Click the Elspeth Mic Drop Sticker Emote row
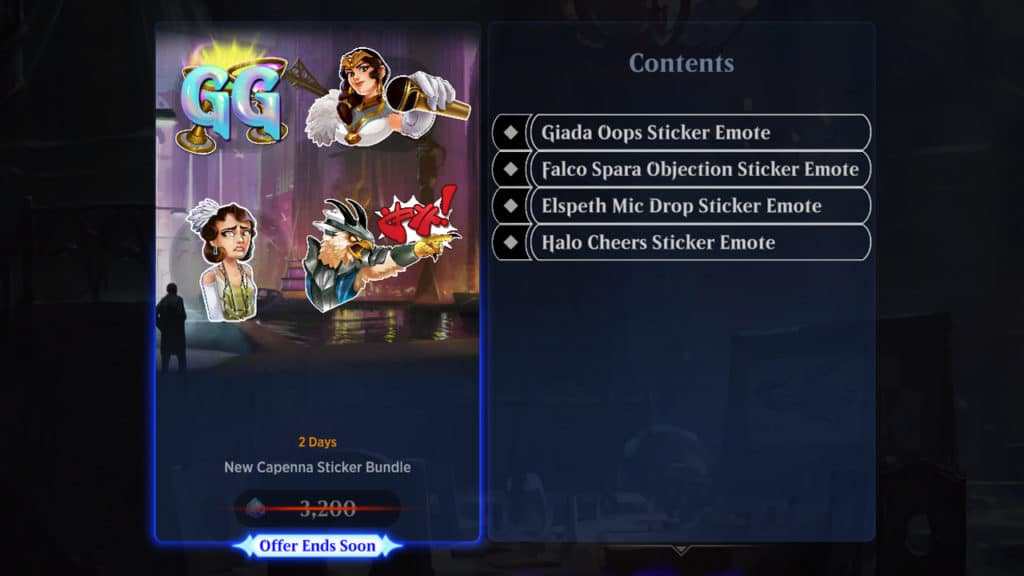The image size is (1024, 576). pos(683,206)
